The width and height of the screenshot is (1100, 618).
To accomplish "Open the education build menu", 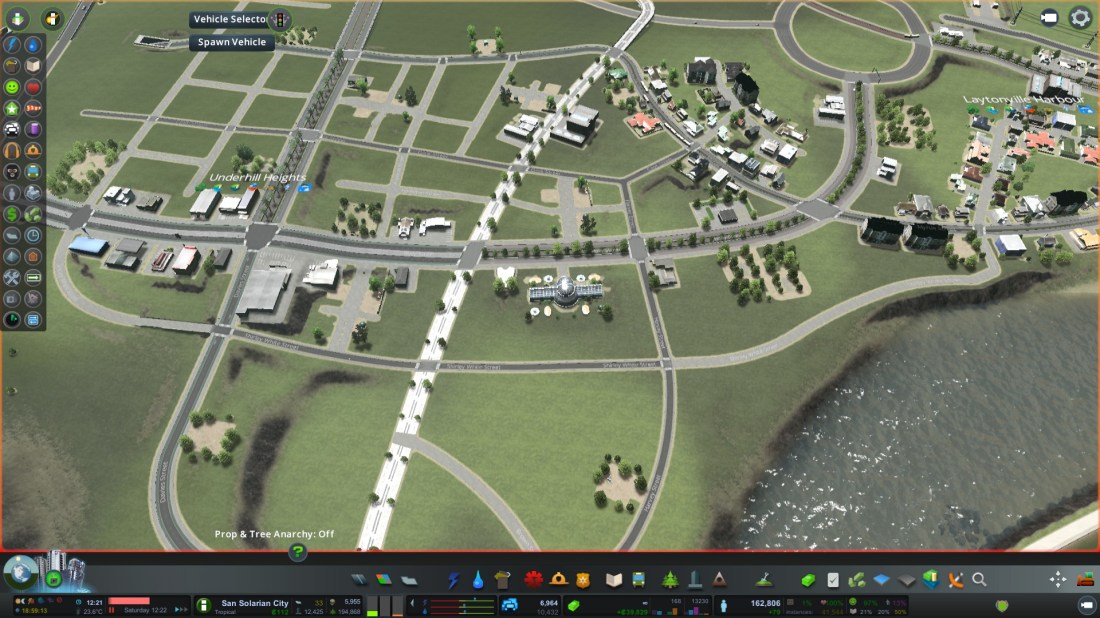I will 614,579.
